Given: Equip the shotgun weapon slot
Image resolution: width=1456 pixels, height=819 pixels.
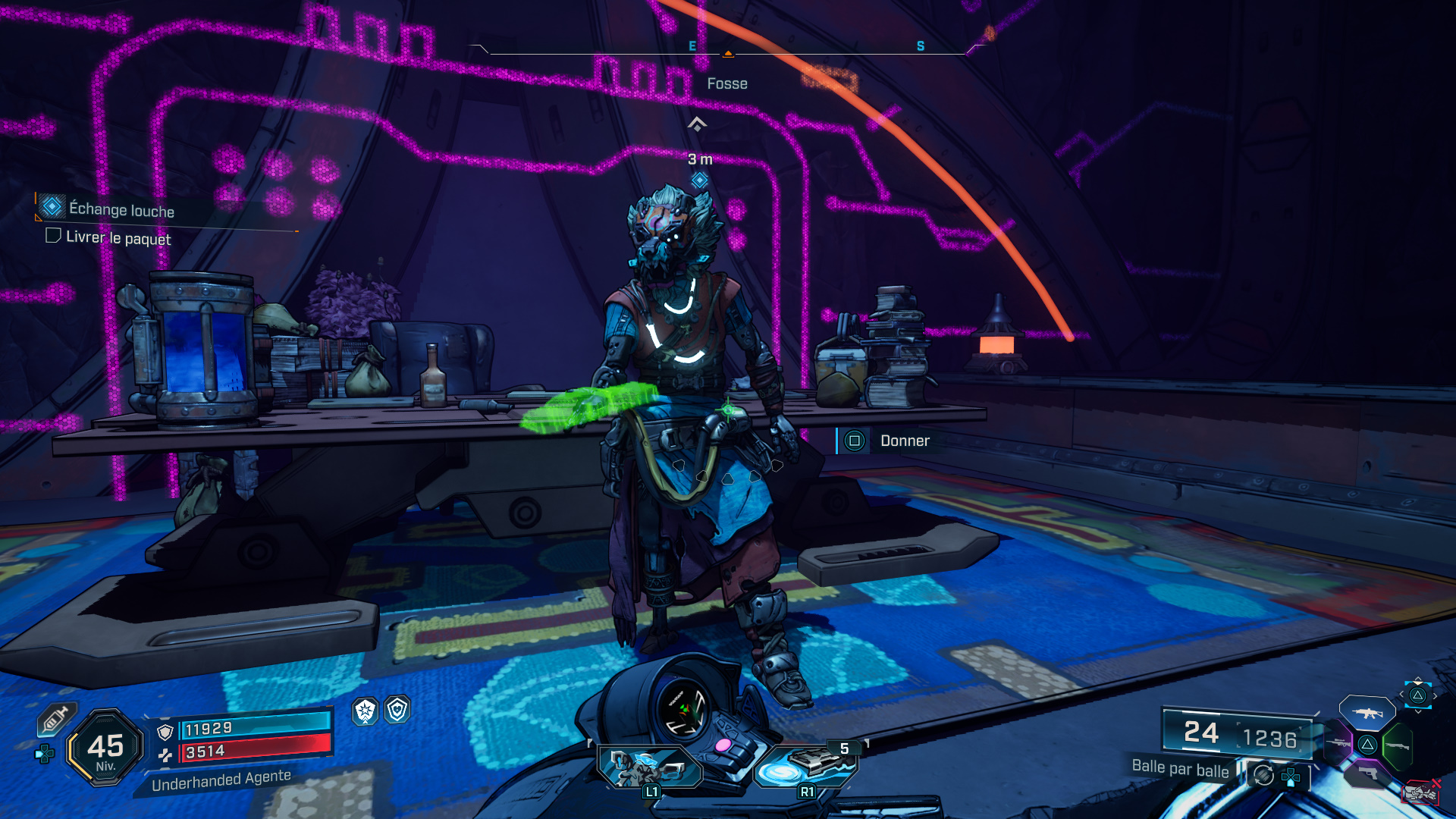Looking at the screenshot, I should point(1397,746).
